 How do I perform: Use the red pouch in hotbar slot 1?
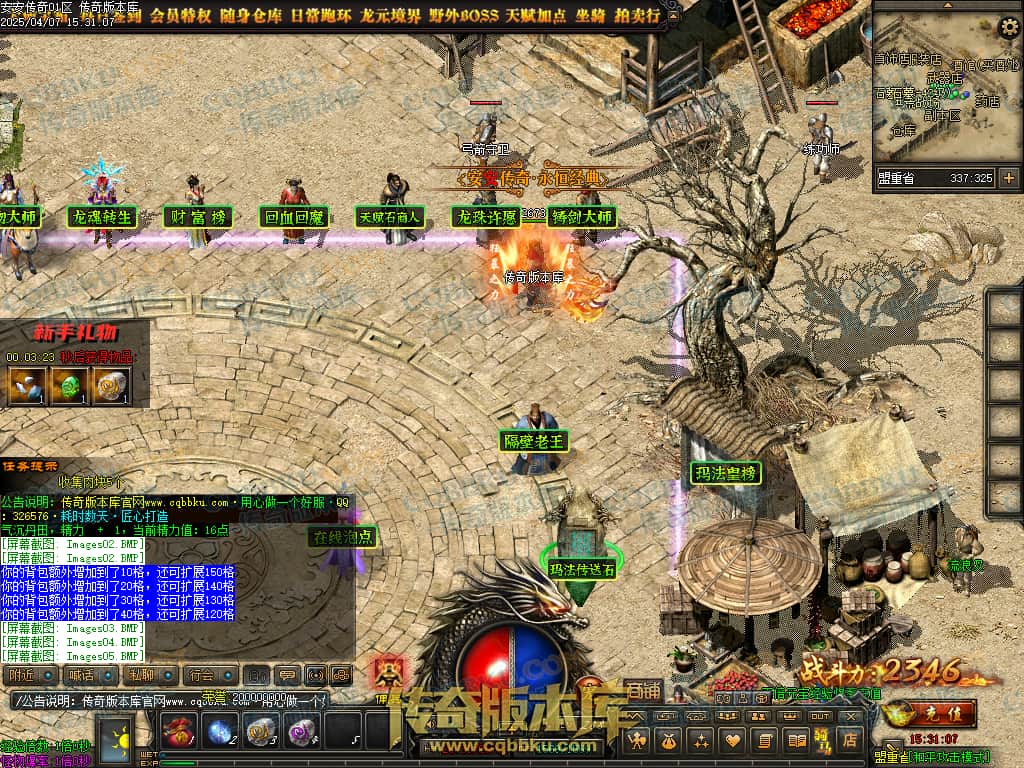177,732
